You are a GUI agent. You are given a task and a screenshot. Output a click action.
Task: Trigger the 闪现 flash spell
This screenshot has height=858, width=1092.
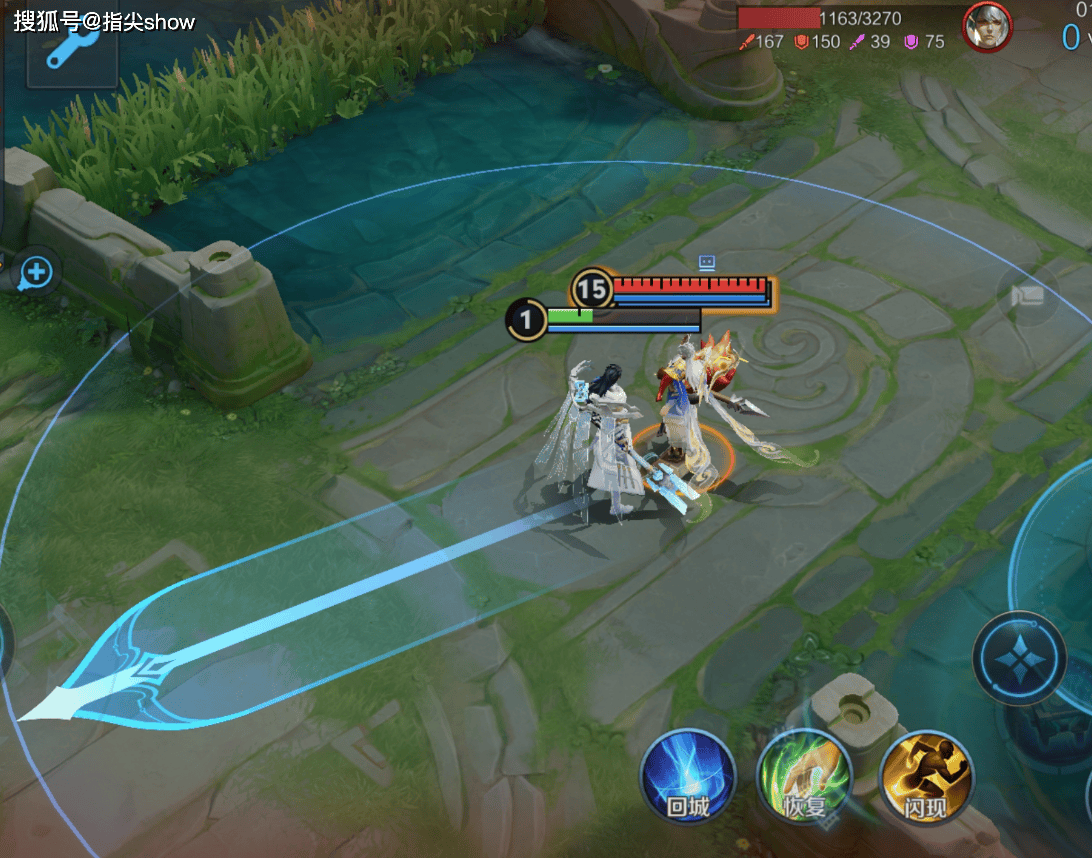[926, 777]
